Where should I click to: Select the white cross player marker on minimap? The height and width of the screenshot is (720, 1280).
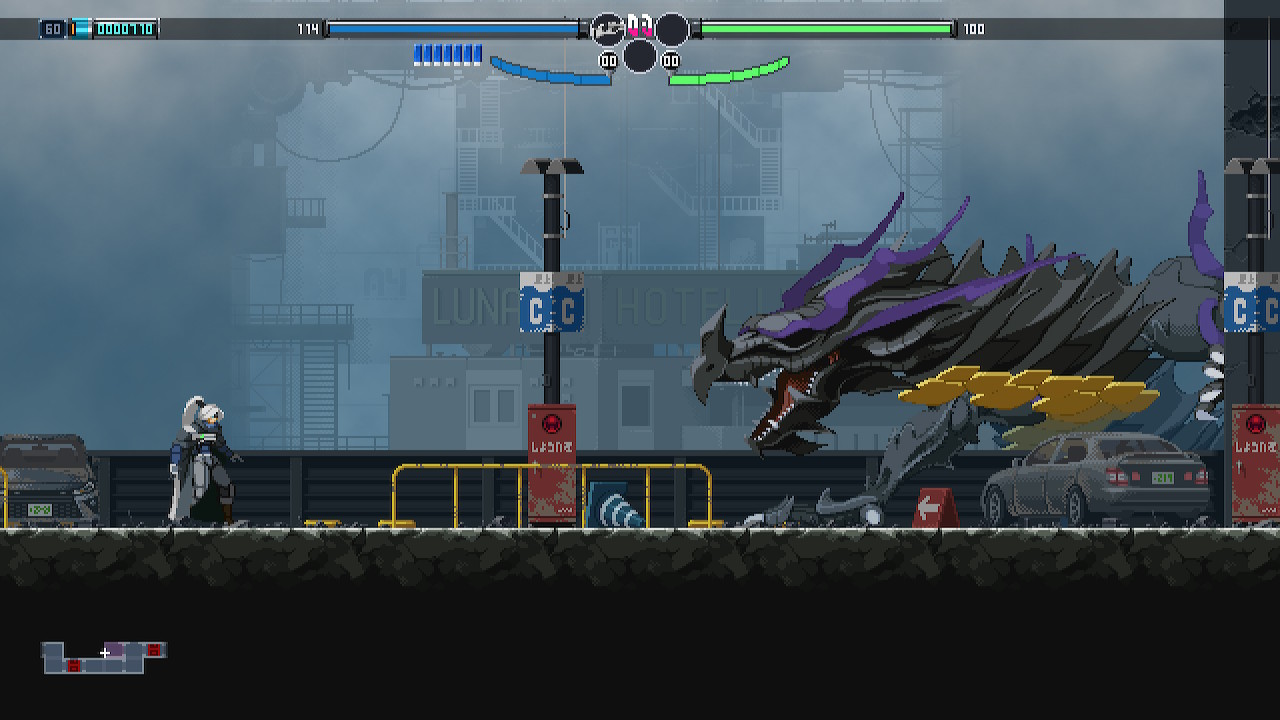click(x=104, y=653)
